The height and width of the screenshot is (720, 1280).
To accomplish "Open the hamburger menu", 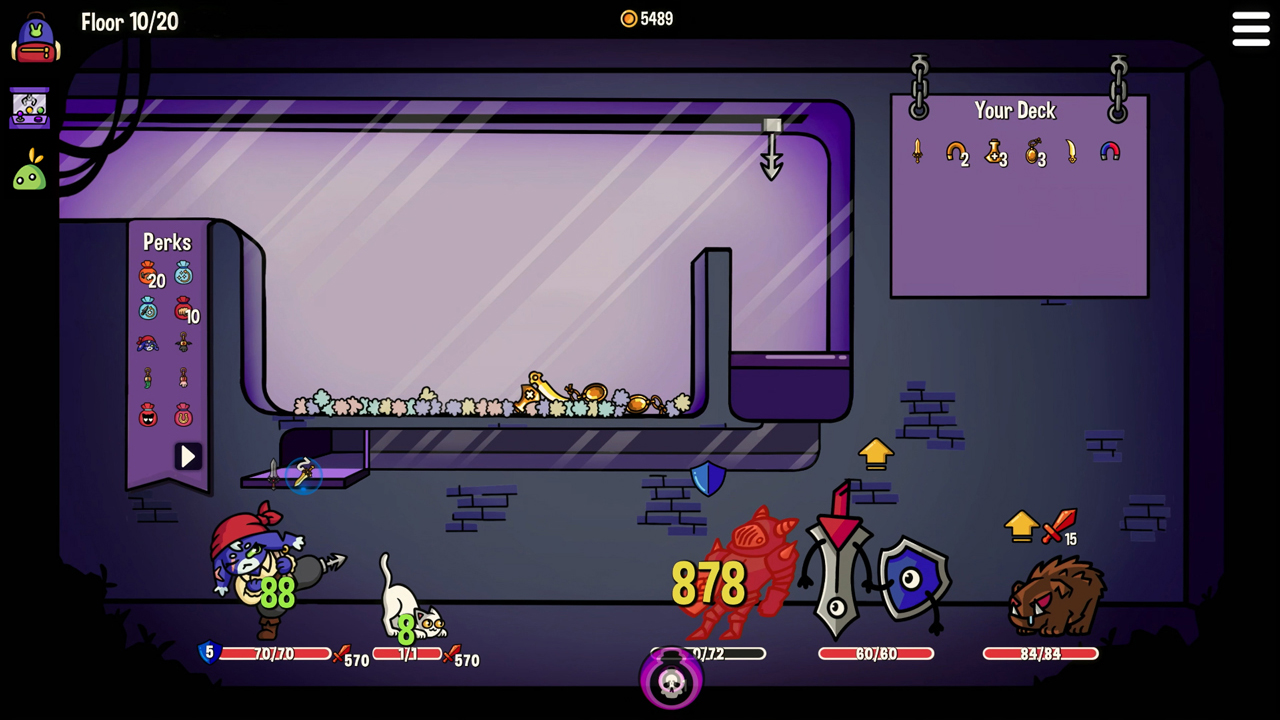I will 1250,29.
